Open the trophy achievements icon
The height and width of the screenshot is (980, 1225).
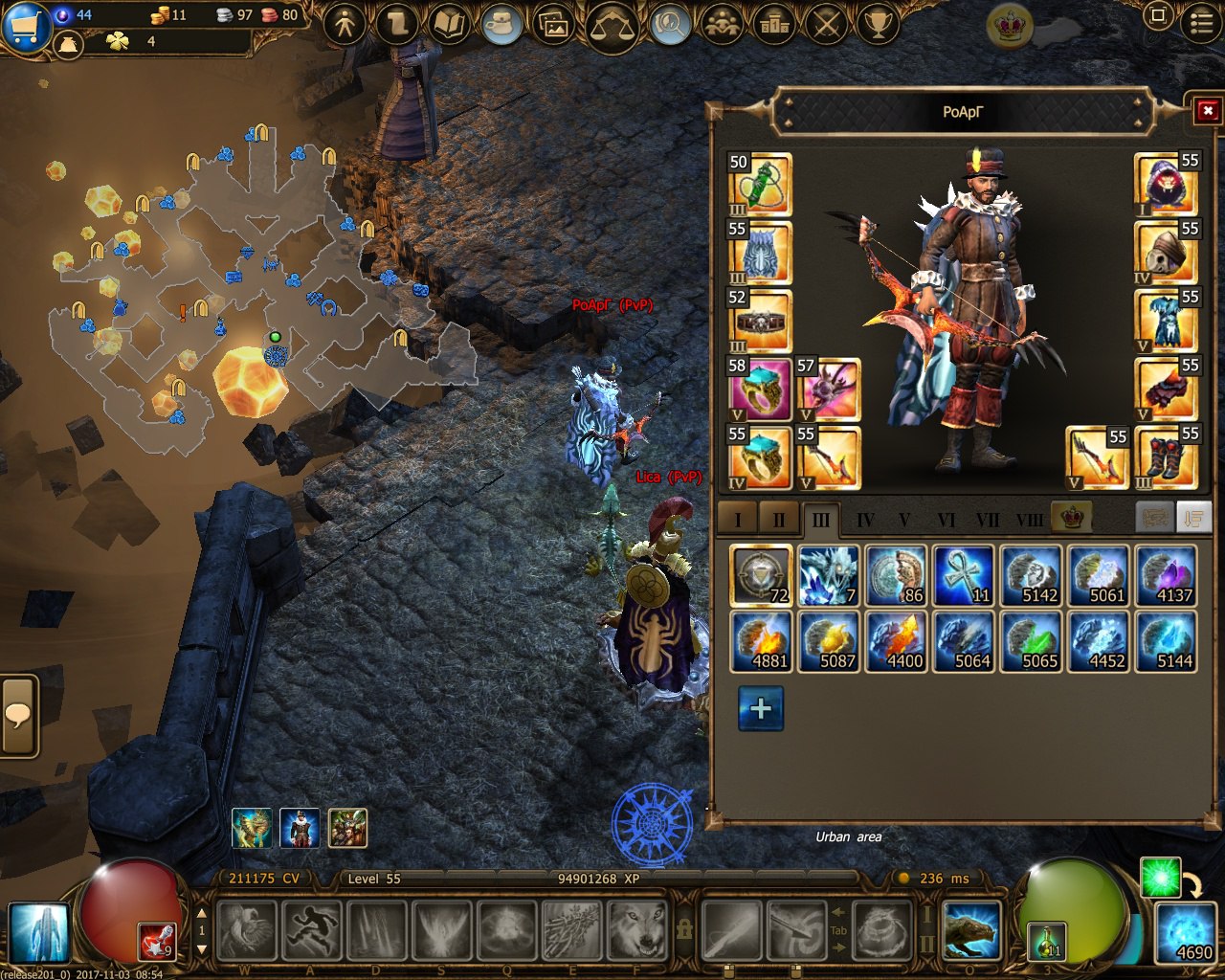point(877,24)
